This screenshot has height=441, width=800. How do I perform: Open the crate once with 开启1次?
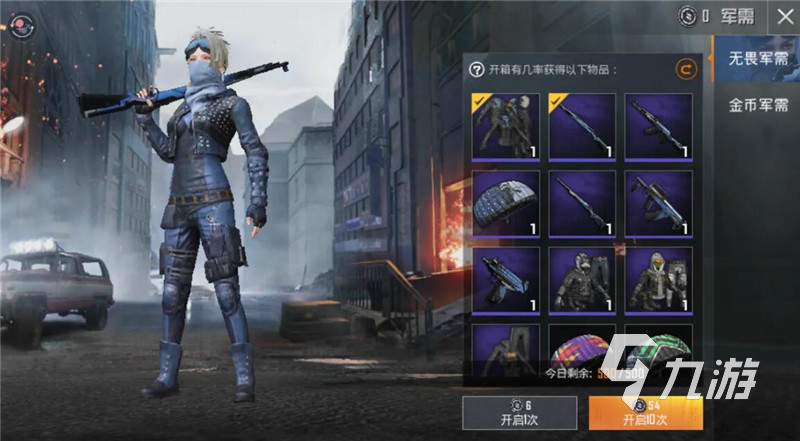pos(519,411)
